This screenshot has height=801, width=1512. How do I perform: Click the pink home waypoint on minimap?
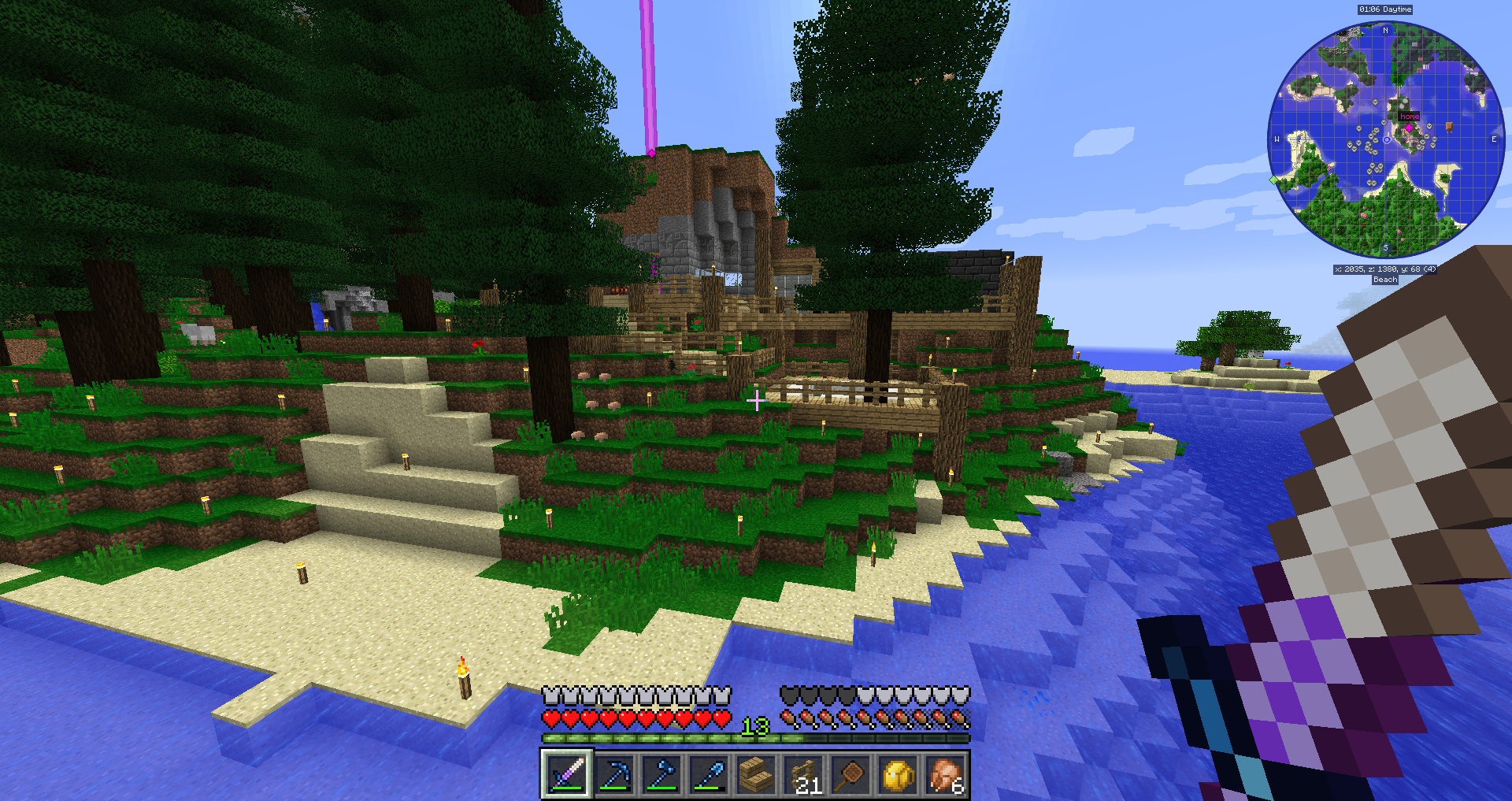coord(1409,127)
